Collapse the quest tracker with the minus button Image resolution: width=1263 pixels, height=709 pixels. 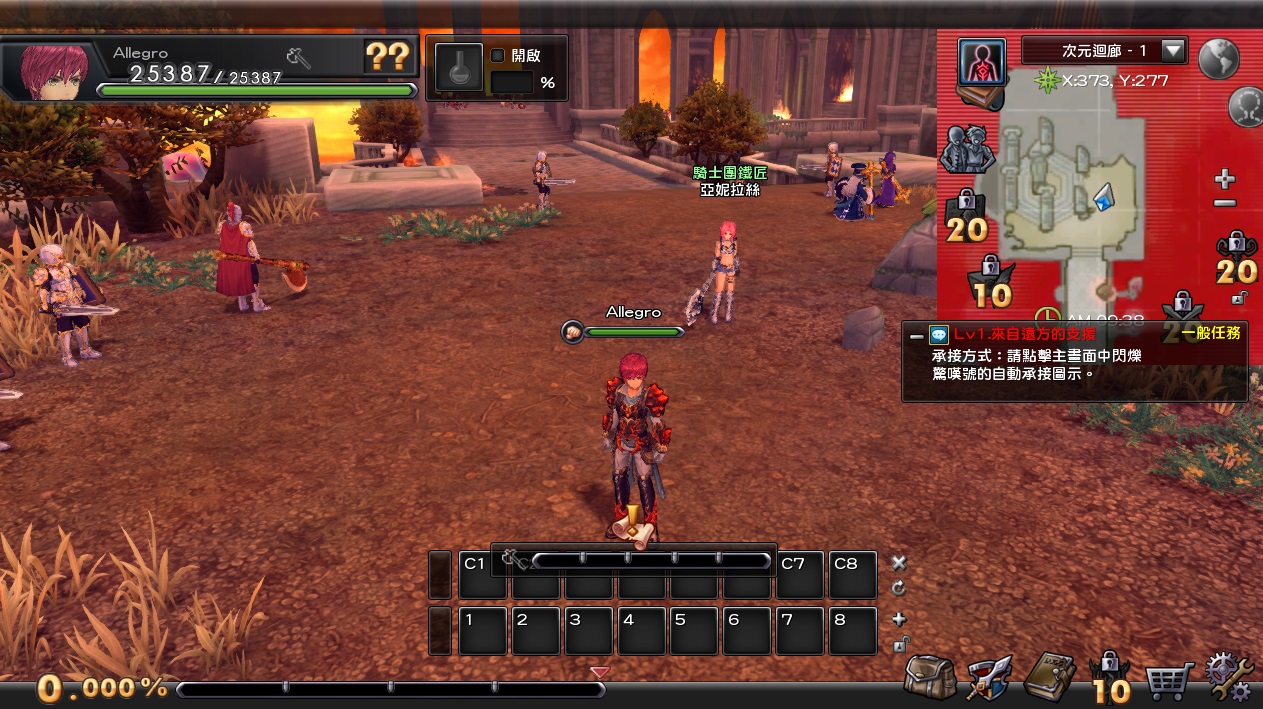(916, 336)
